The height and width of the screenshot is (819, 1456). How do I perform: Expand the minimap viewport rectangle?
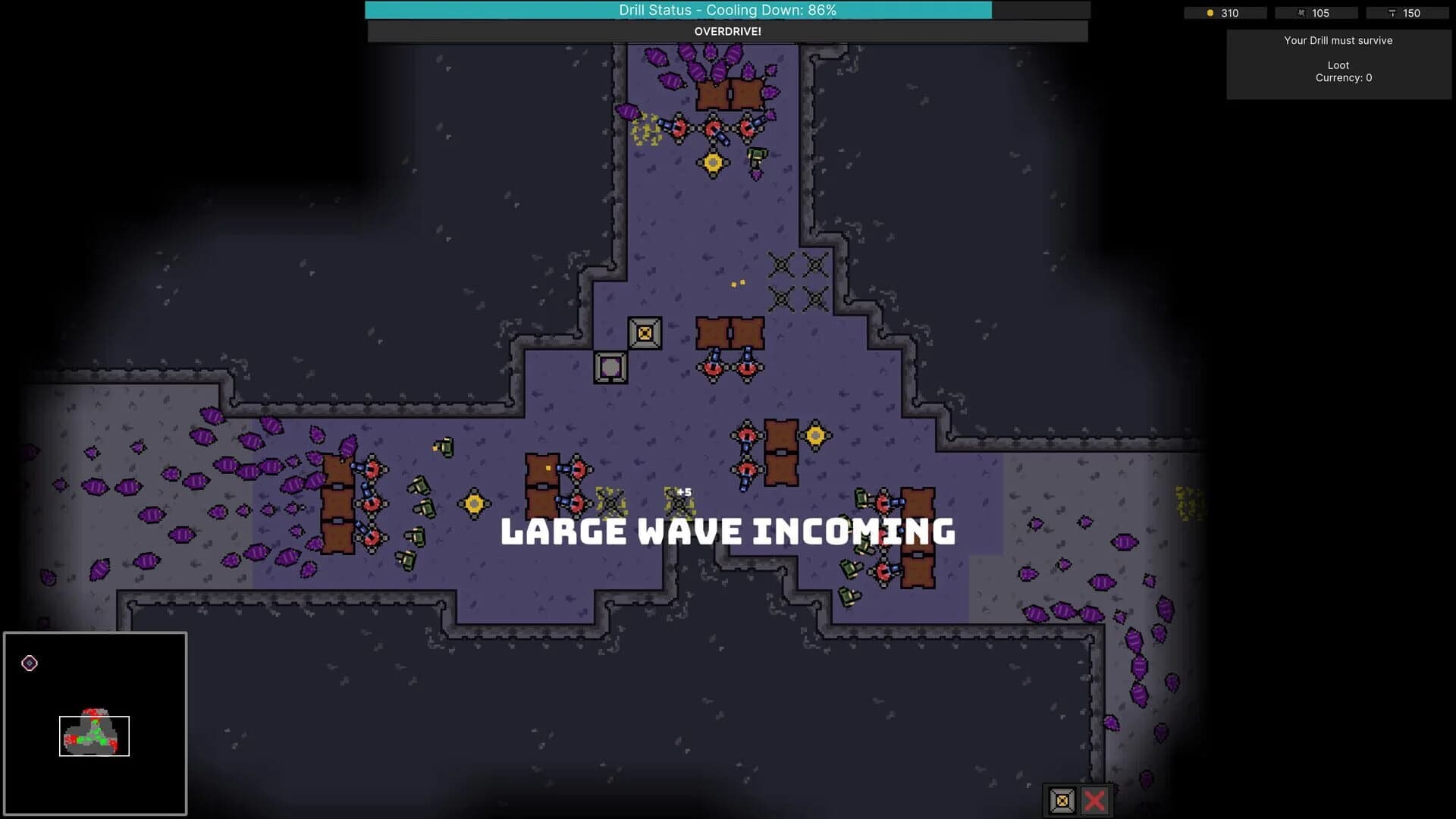(x=95, y=735)
